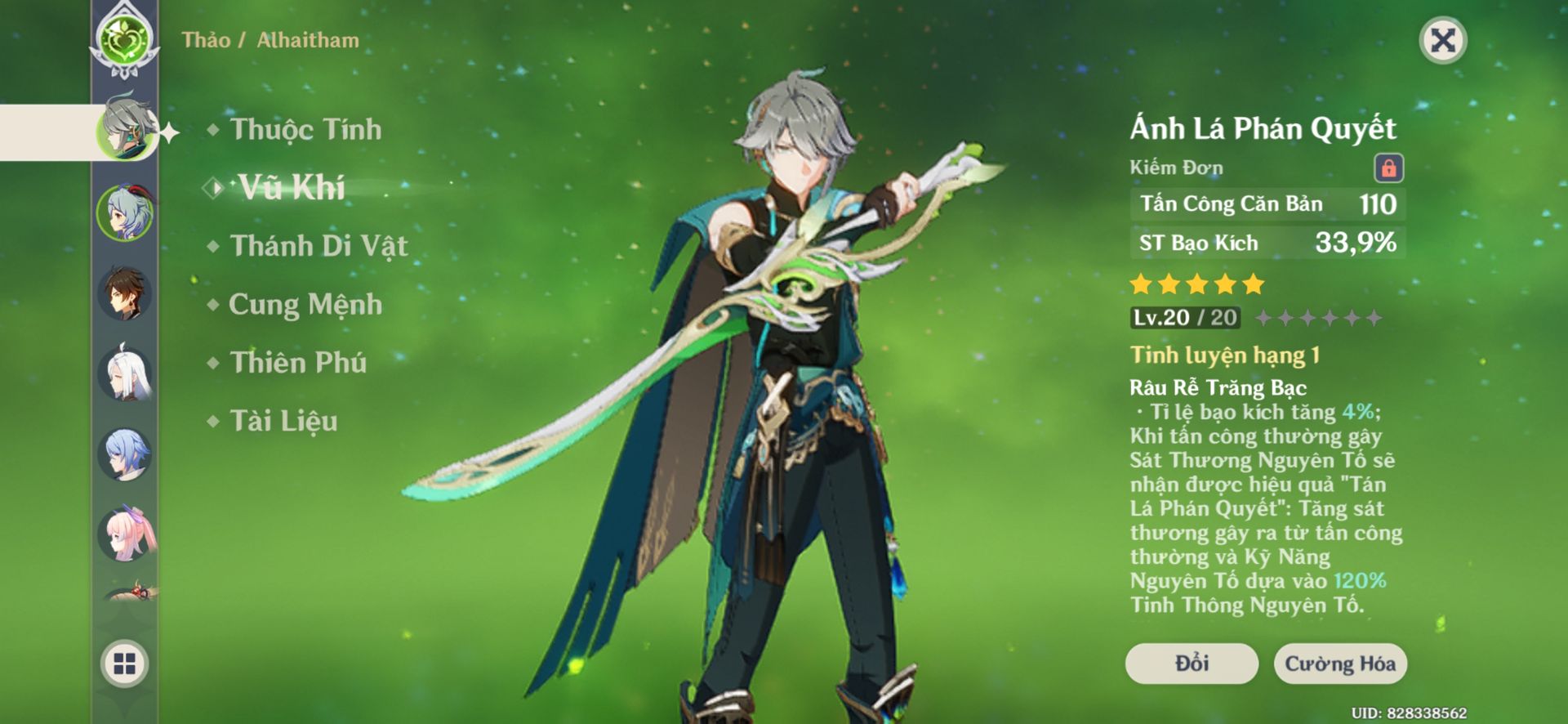Image resolution: width=1568 pixels, height=724 pixels.
Task: Pick the short blue-haired character portrait
Action: tap(125, 454)
